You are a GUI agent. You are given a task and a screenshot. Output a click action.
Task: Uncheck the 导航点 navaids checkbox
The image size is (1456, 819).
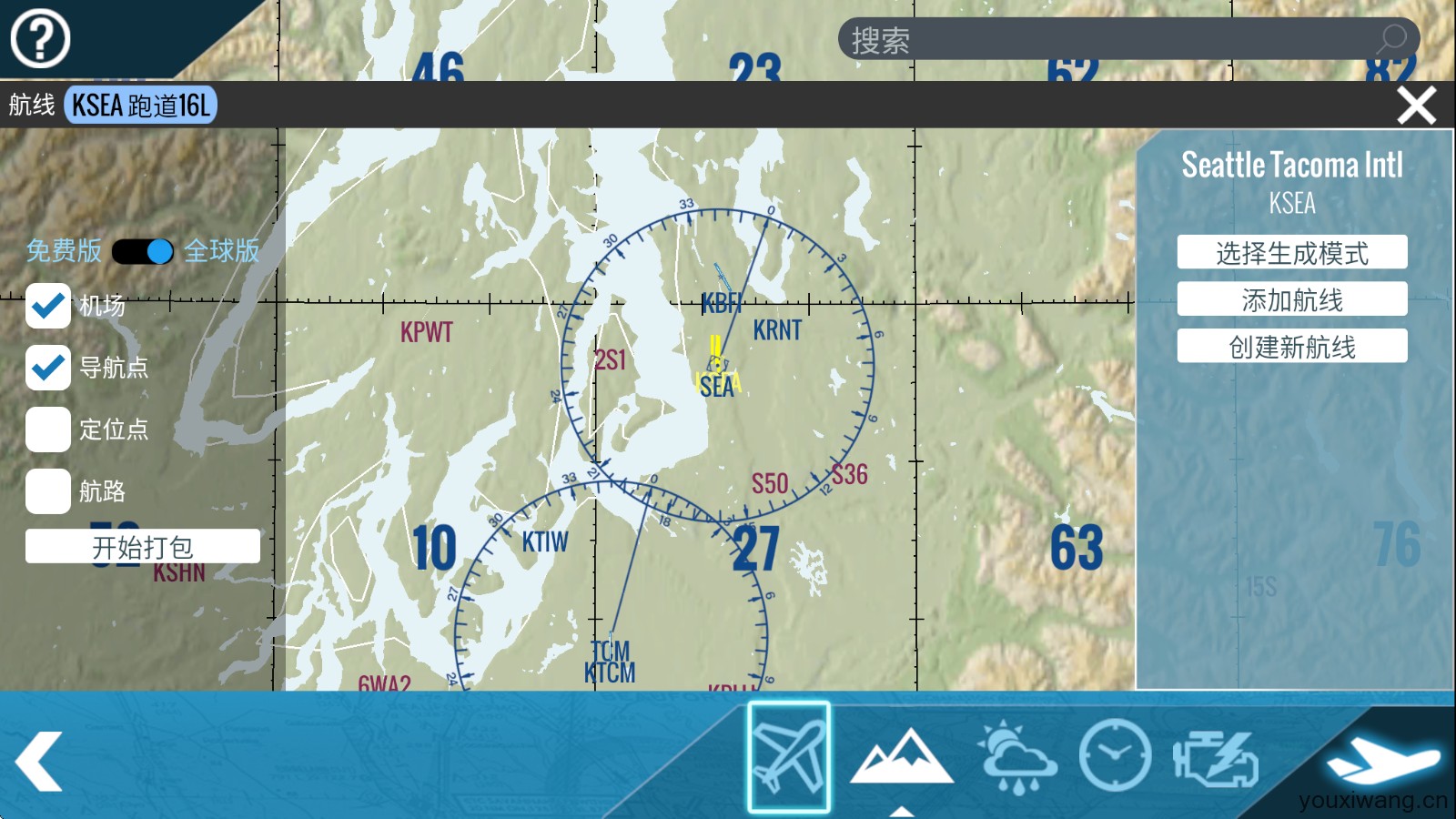pos(48,368)
